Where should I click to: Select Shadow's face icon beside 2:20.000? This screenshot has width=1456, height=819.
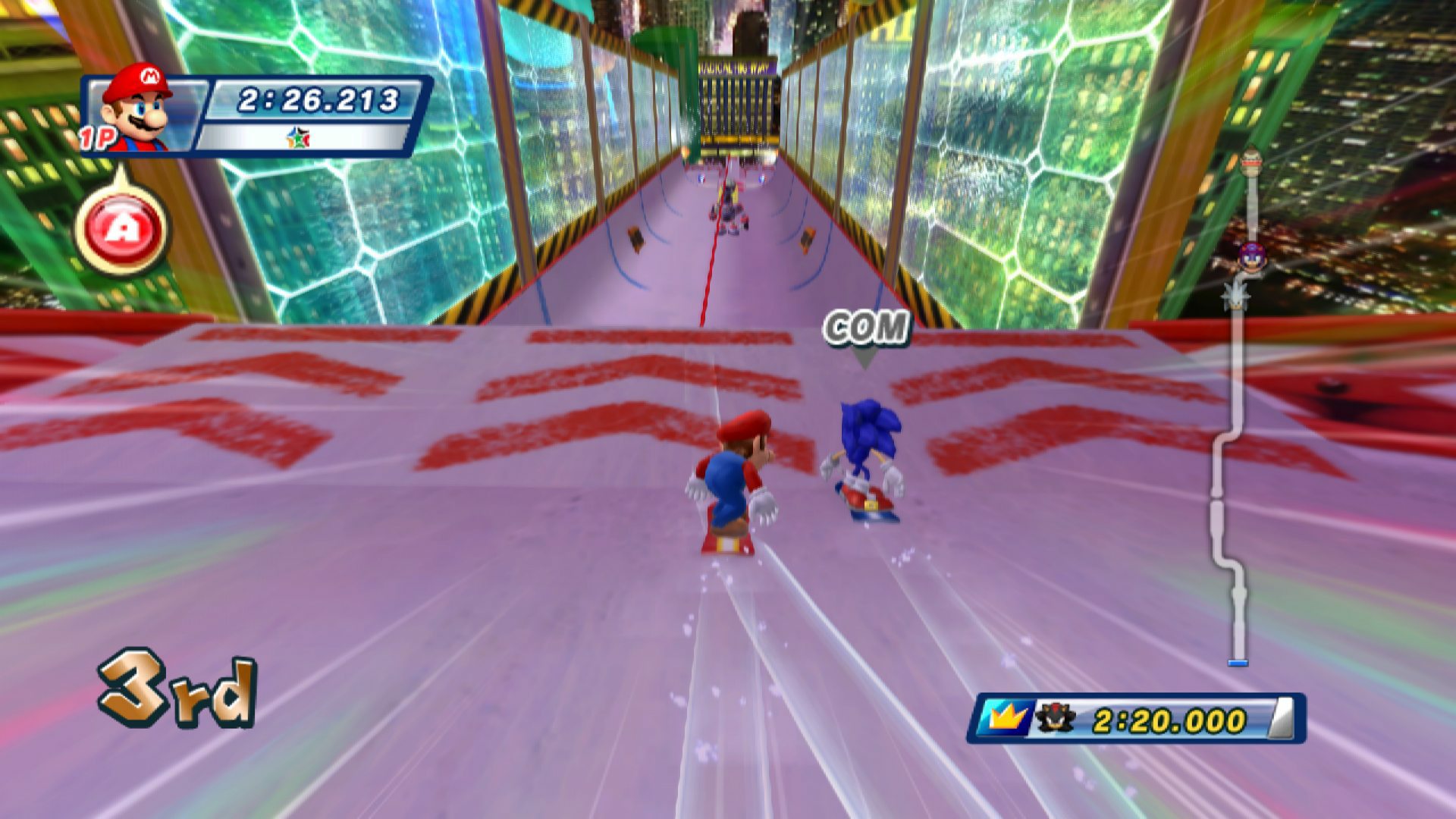tap(1056, 717)
